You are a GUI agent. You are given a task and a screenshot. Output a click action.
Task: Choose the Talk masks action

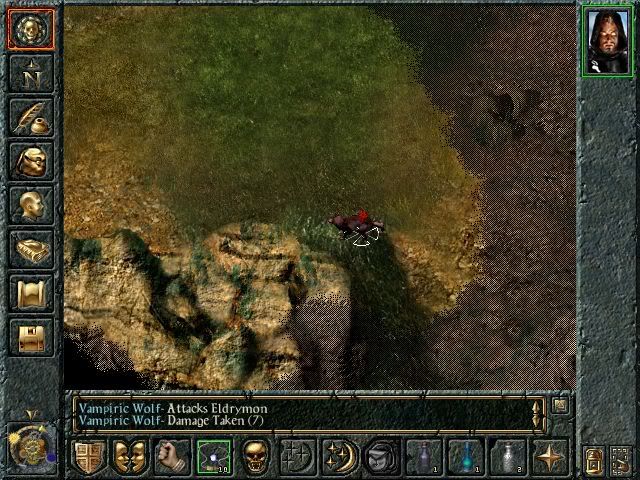tap(128, 458)
